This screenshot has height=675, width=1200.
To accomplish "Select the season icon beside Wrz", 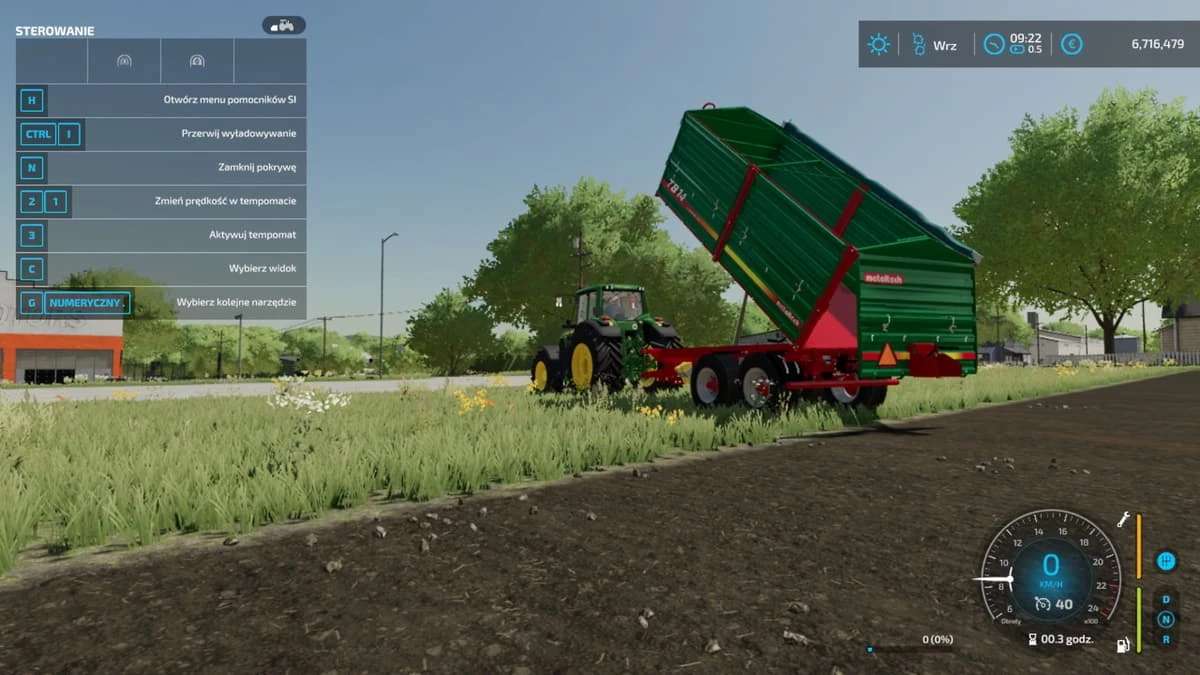I will coord(918,44).
